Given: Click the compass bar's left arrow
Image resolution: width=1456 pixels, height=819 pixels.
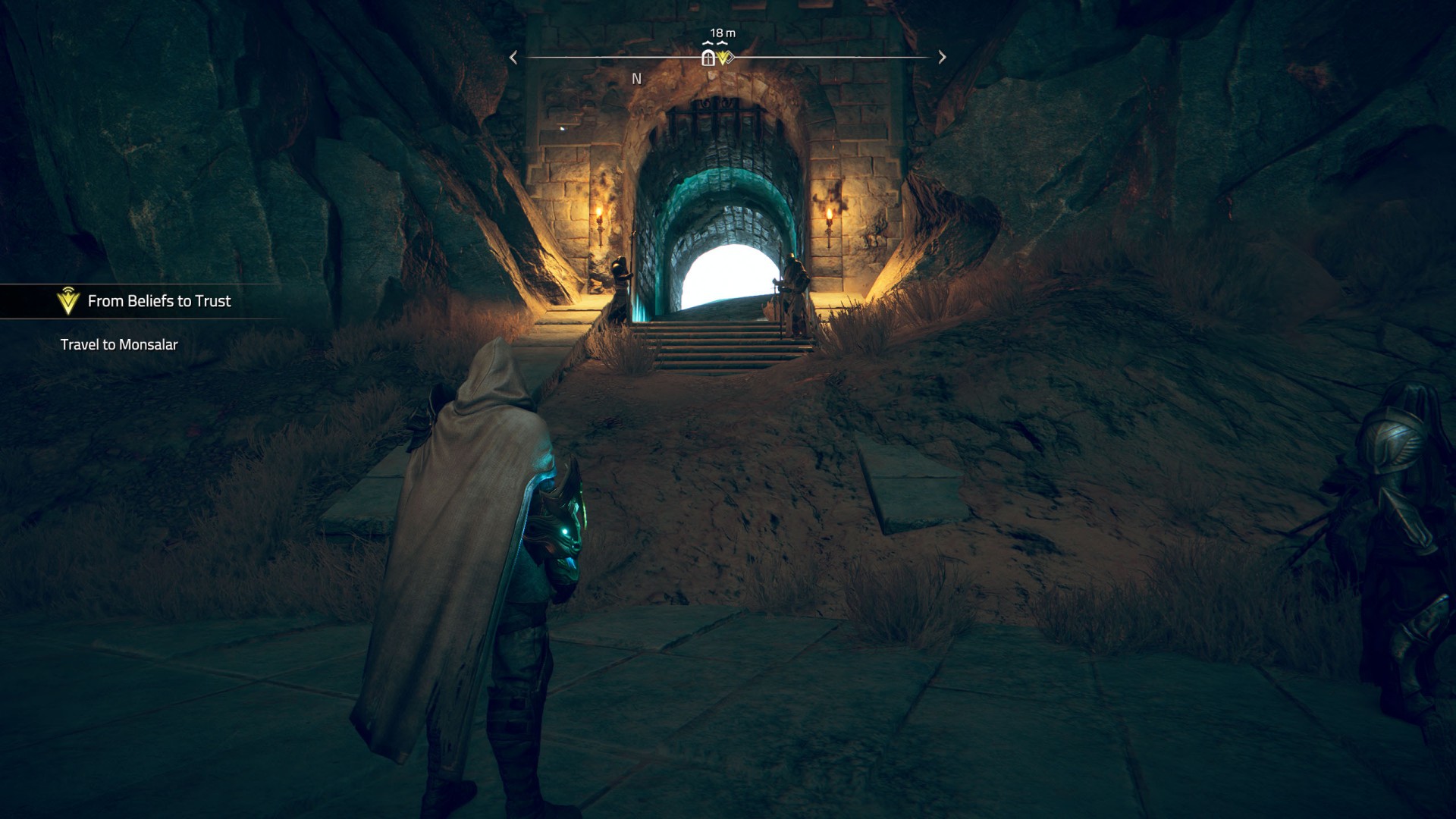Looking at the screenshot, I should coord(513,58).
